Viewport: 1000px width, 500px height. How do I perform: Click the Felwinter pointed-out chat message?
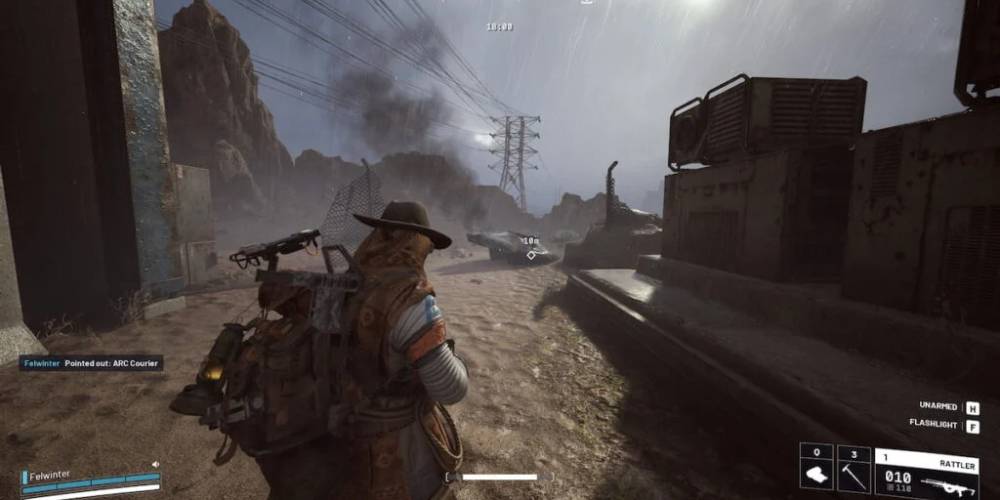click(x=91, y=364)
